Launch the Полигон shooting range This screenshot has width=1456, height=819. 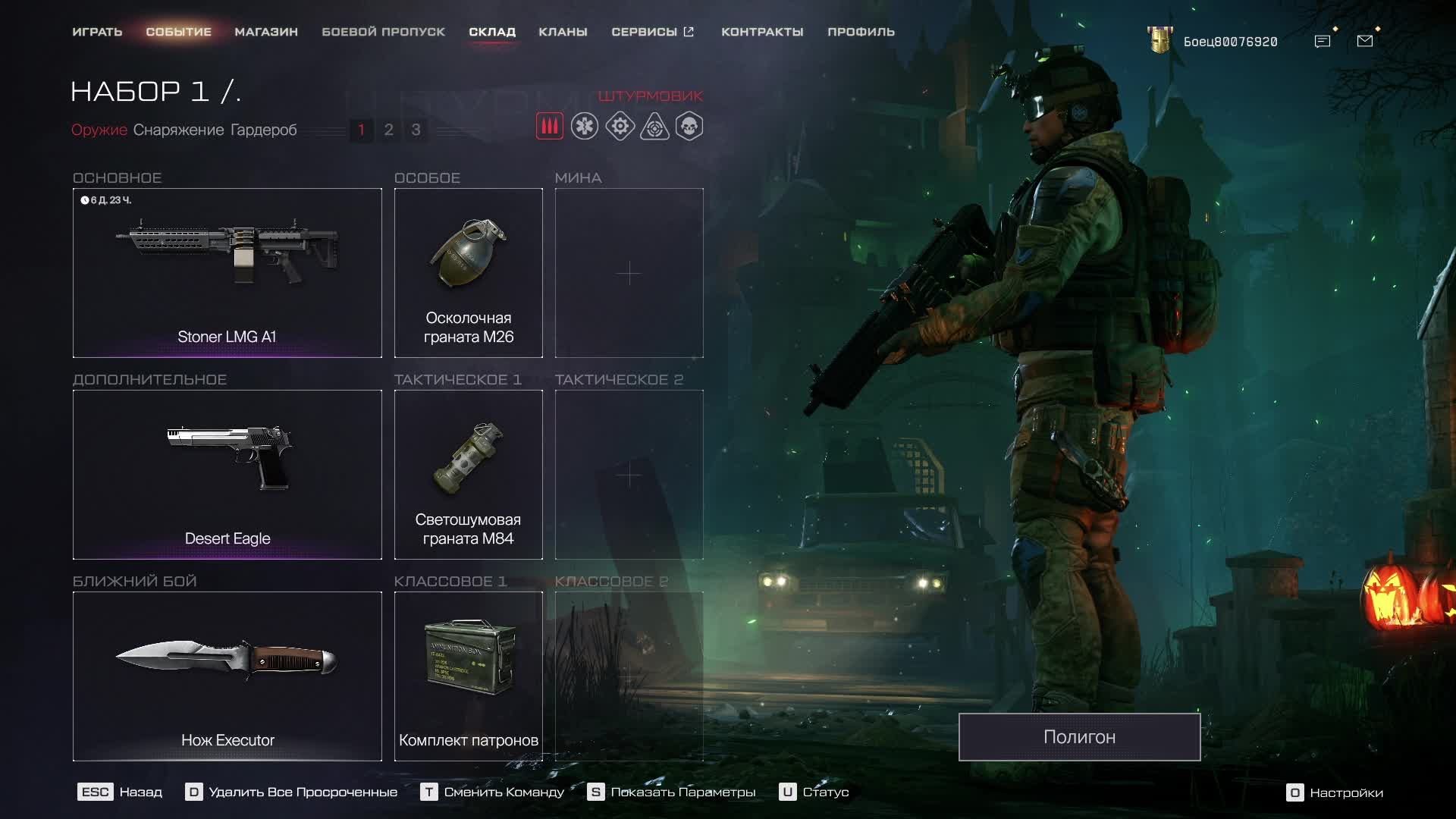1079,737
